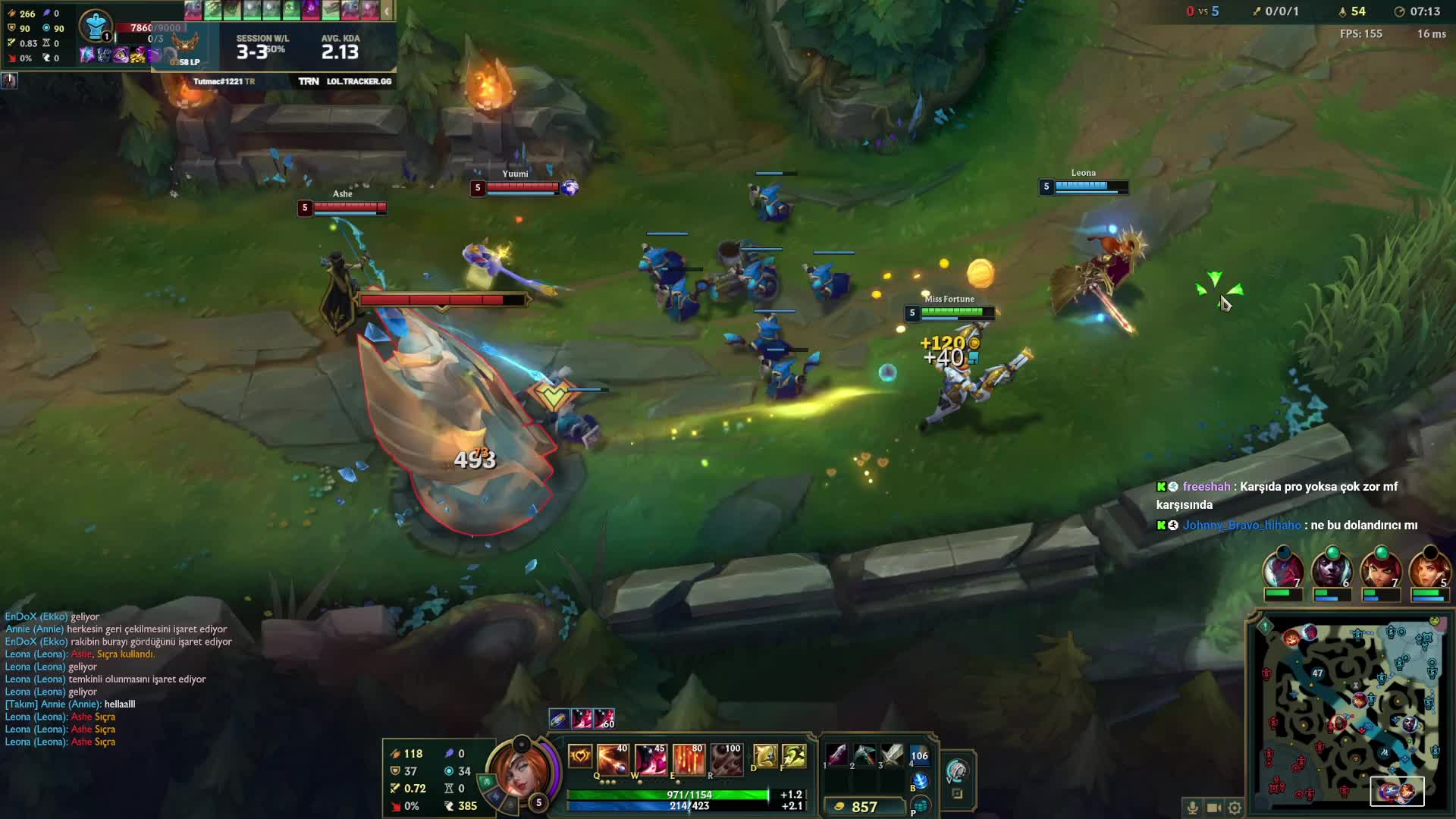Open the shop via the gold counter
This screenshot has height=819, width=1456.
(x=864, y=807)
